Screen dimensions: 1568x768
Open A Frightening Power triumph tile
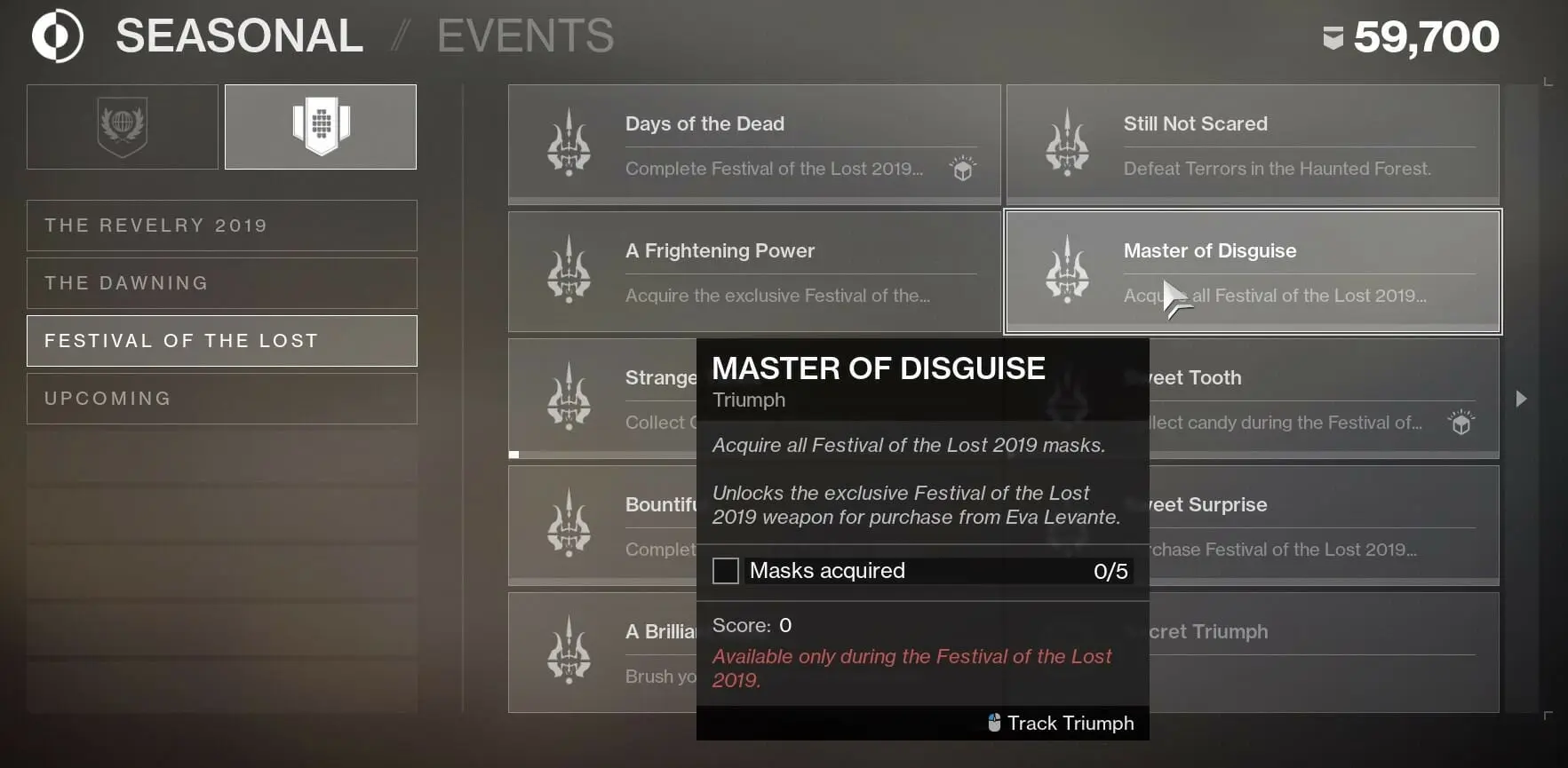tap(753, 271)
